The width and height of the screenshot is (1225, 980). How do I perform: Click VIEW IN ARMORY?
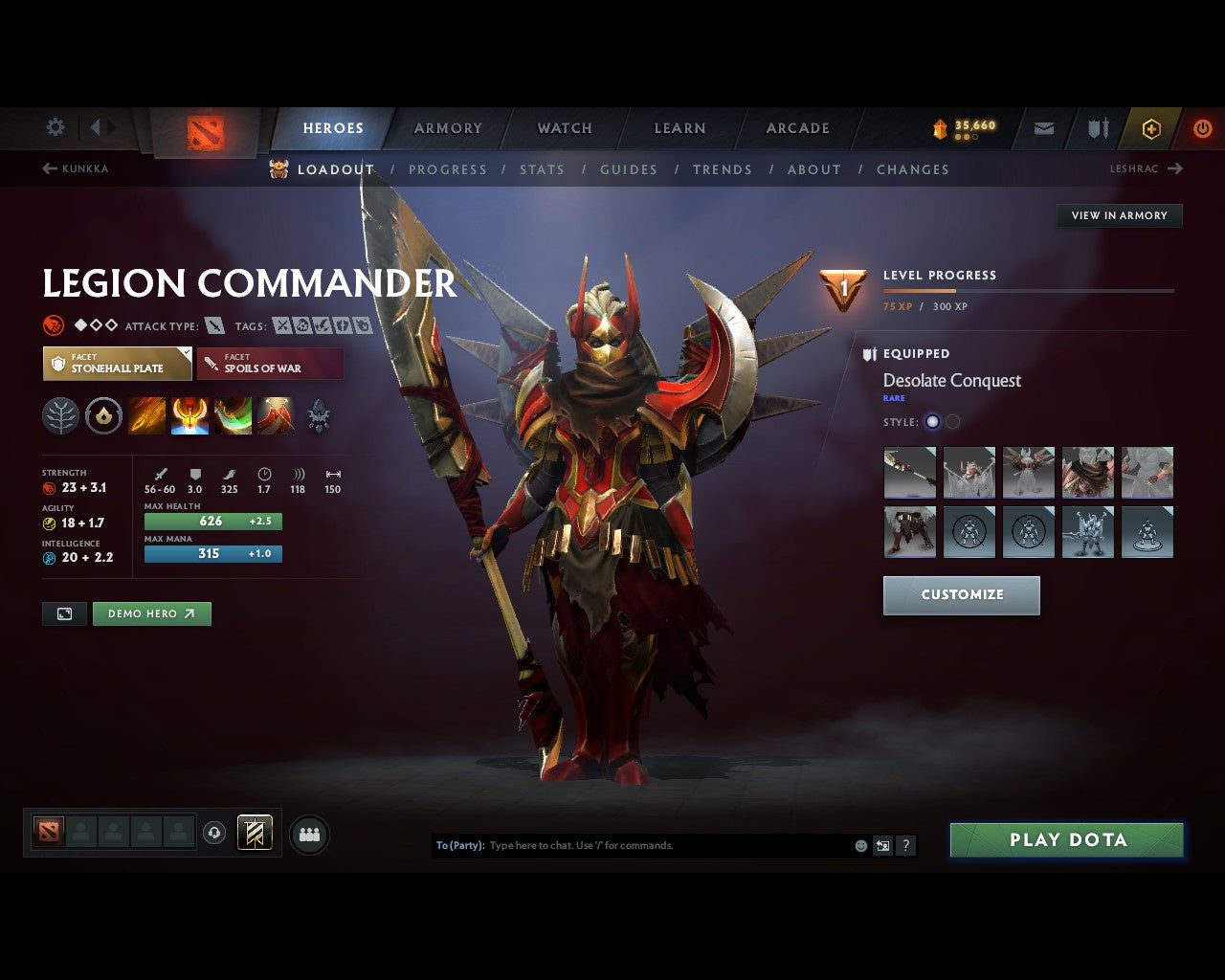point(1119,215)
